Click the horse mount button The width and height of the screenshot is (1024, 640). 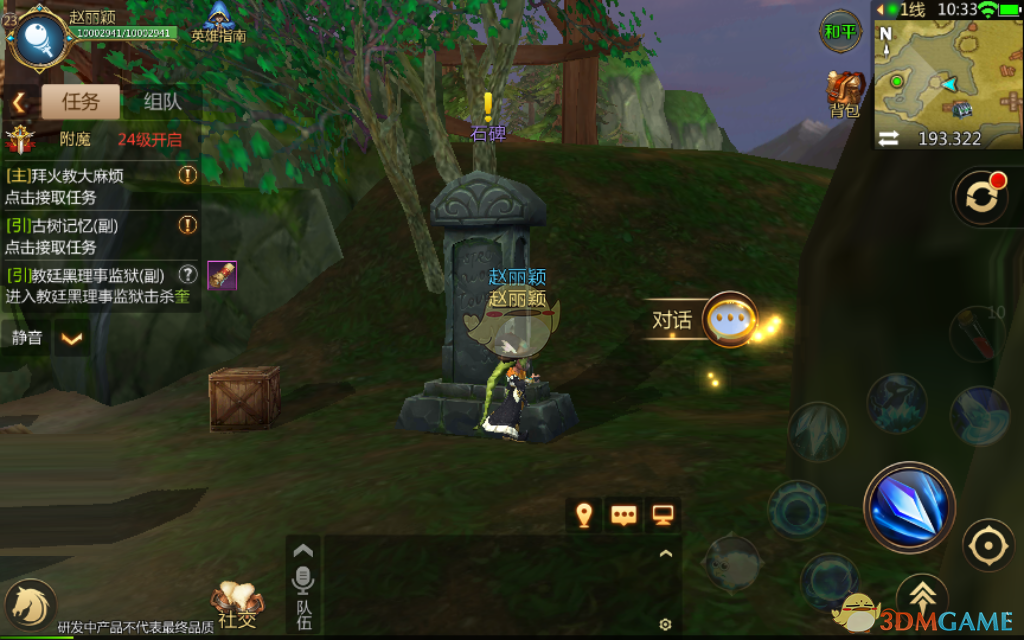(28, 605)
